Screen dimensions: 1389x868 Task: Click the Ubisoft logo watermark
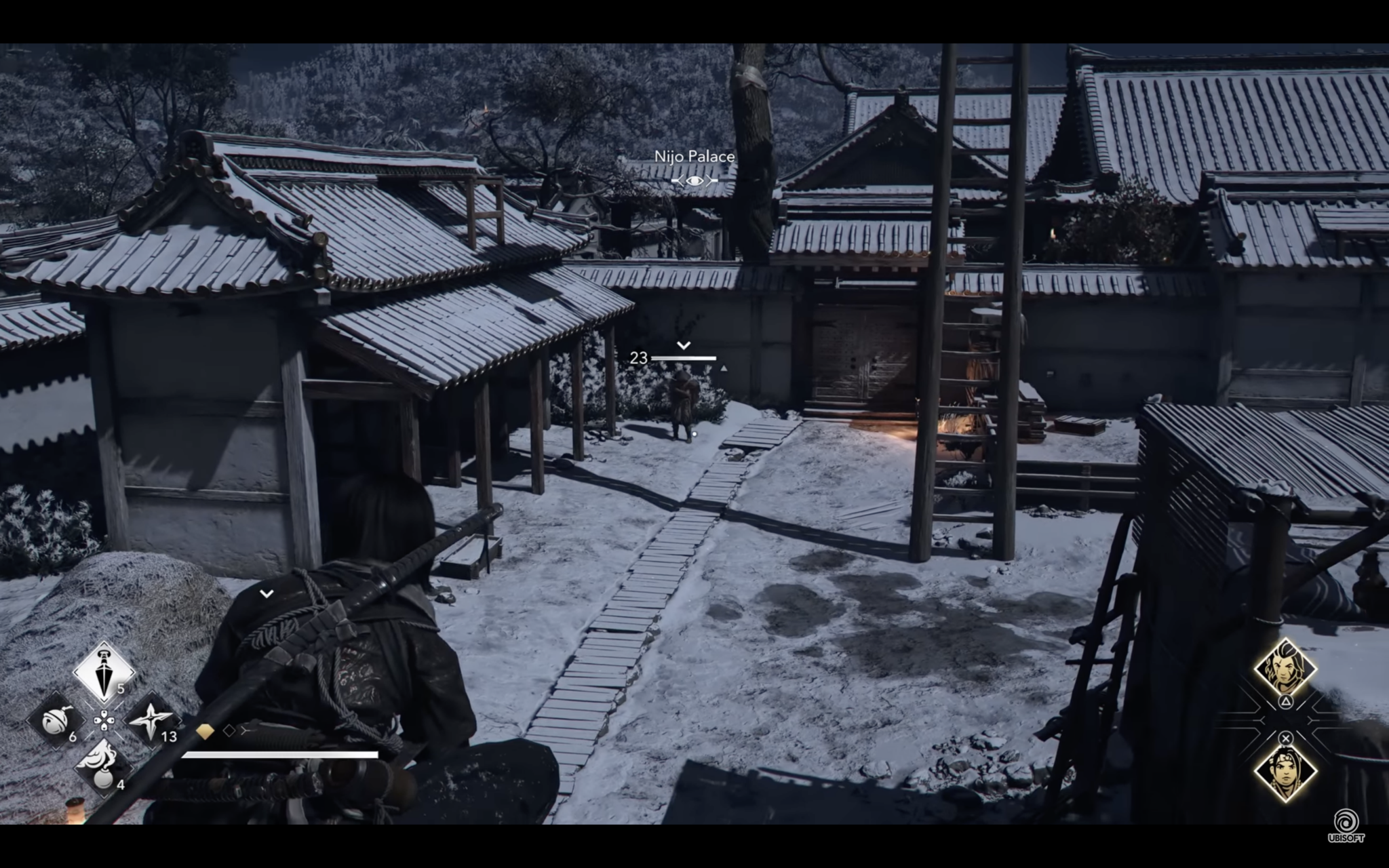(x=1346, y=825)
